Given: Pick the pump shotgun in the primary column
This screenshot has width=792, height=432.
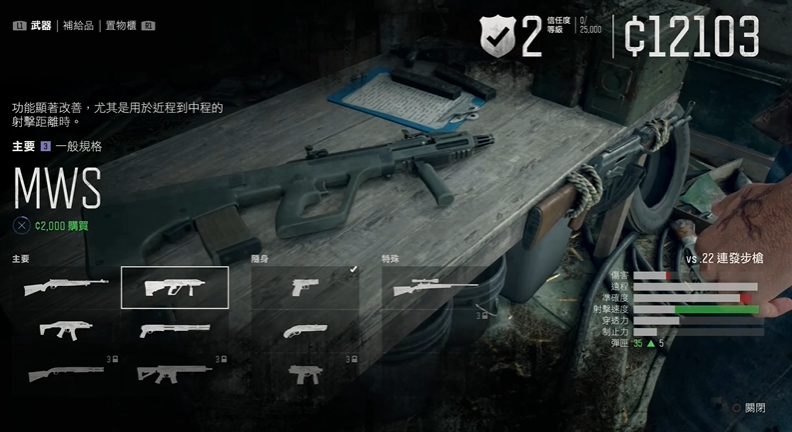Looking at the screenshot, I should click(x=174, y=329).
